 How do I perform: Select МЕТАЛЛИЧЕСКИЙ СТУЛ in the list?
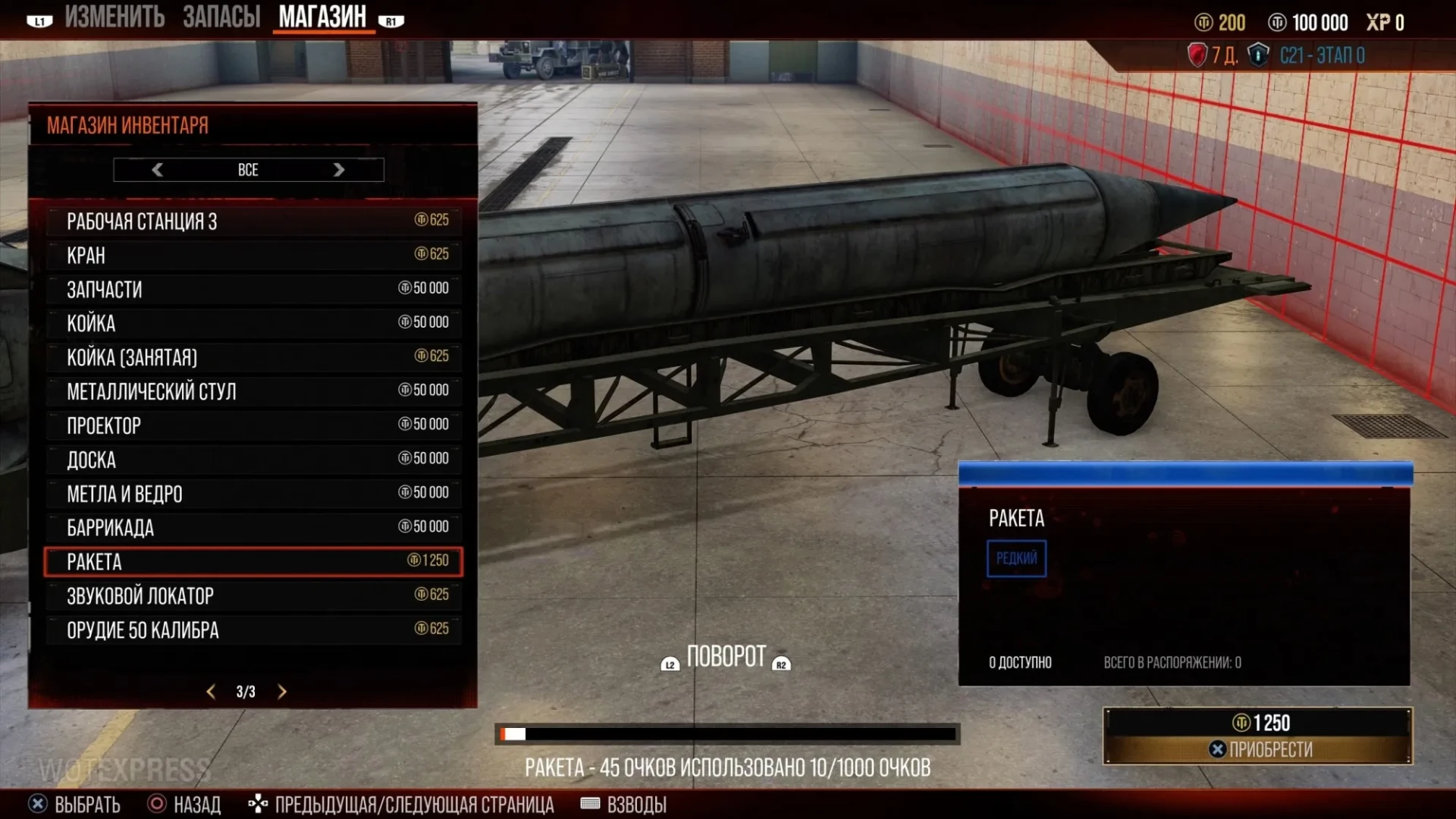coord(253,391)
